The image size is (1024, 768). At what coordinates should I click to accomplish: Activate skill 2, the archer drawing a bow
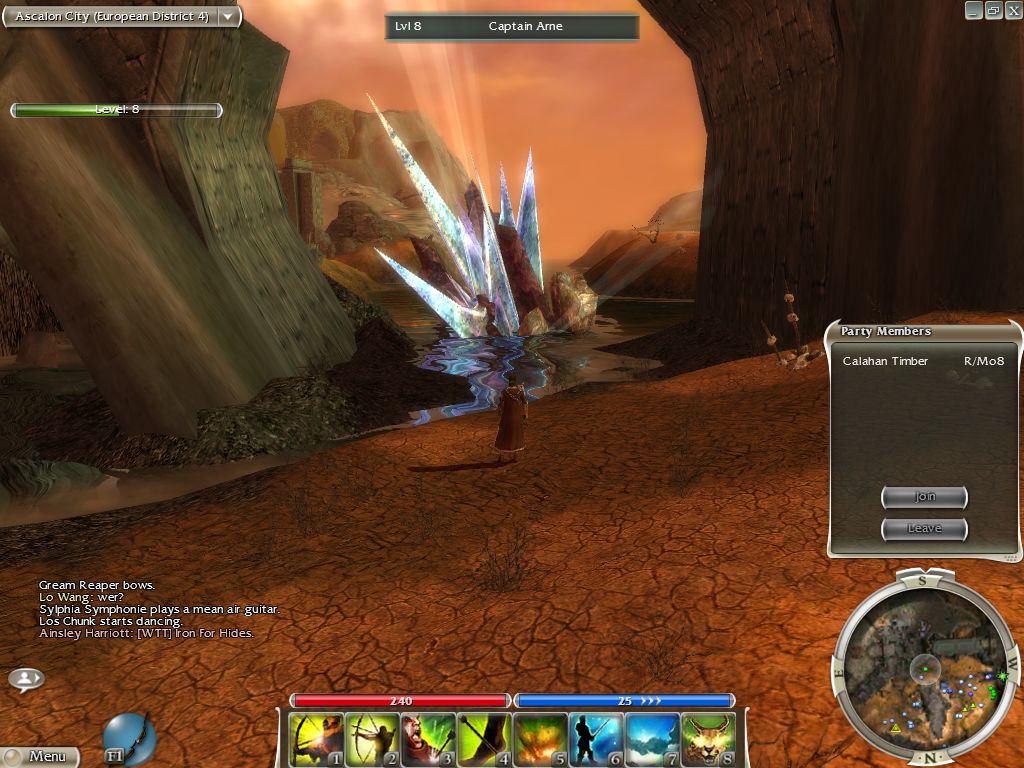coord(373,740)
